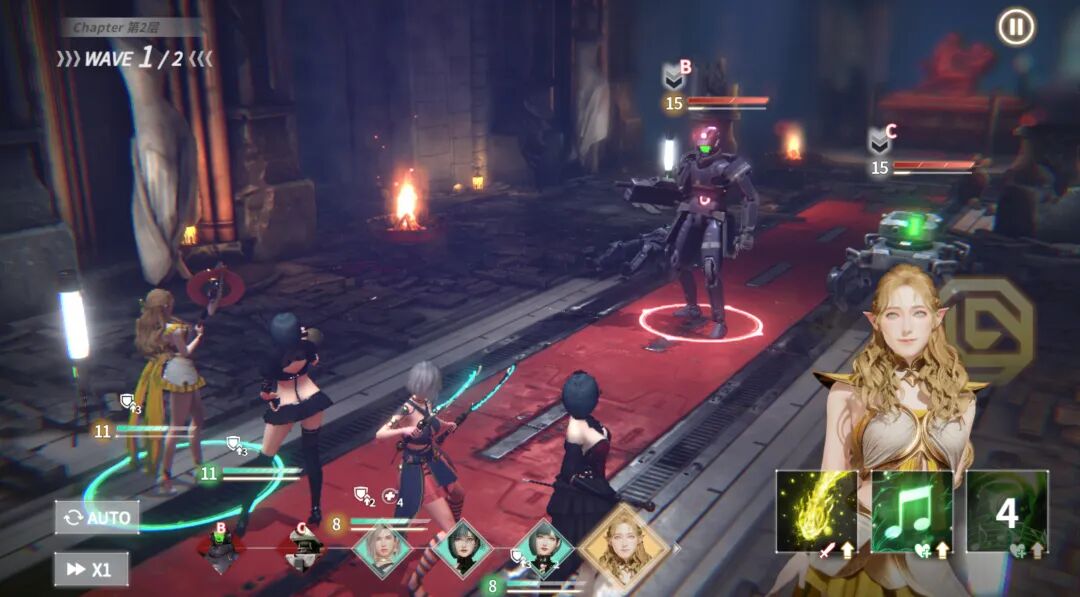Activate the green music note healing skill

click(911, 512)
